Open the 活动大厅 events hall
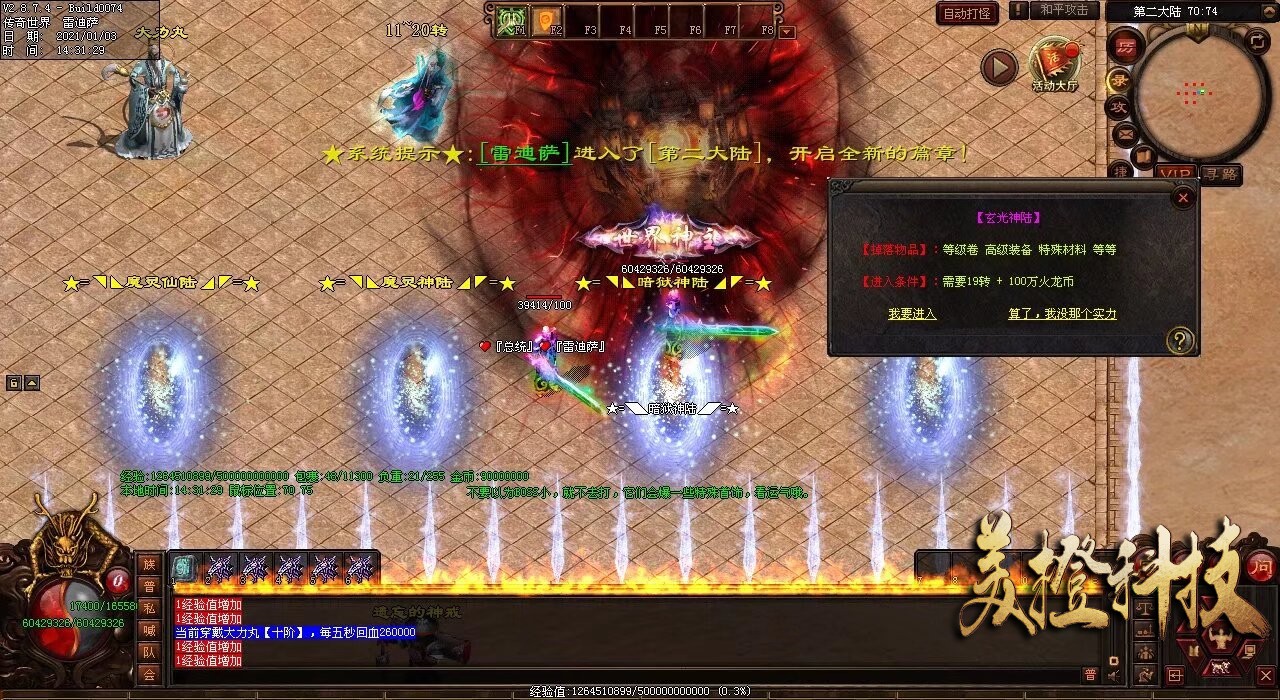1280x700 pixels. click(1054, 64)
